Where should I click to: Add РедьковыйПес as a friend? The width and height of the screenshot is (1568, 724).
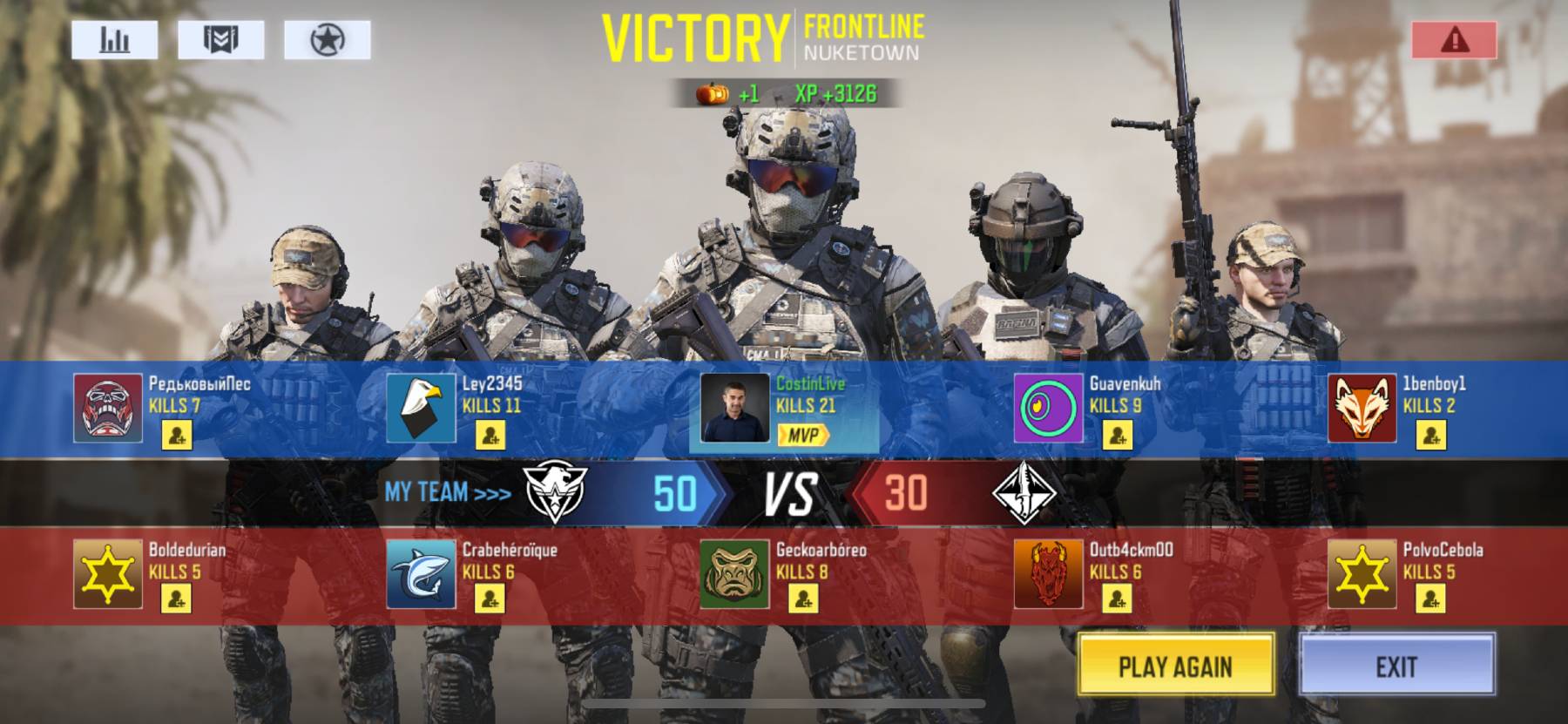[x=177, y=435]
